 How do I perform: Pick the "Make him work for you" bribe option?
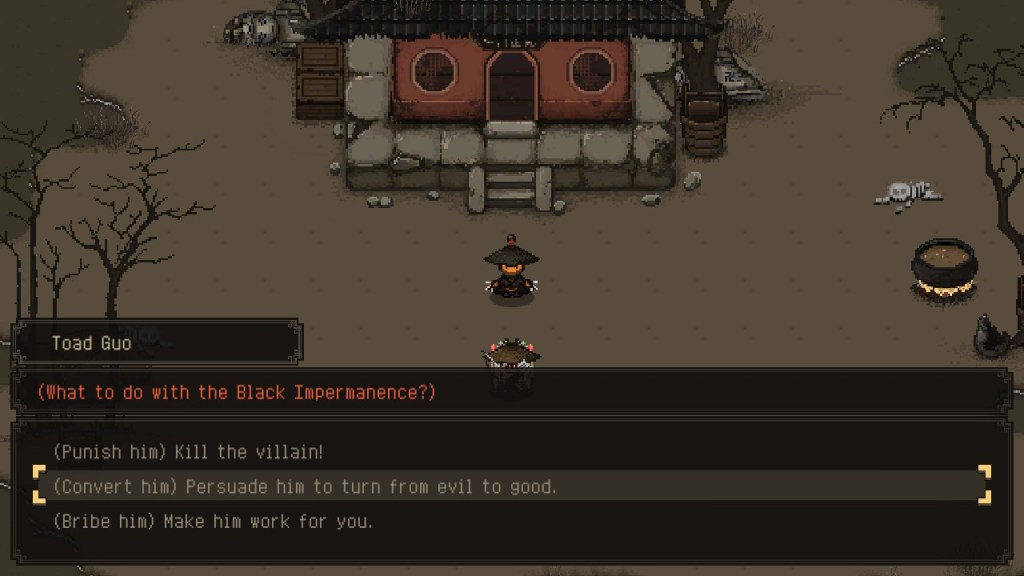coord(212,521)
